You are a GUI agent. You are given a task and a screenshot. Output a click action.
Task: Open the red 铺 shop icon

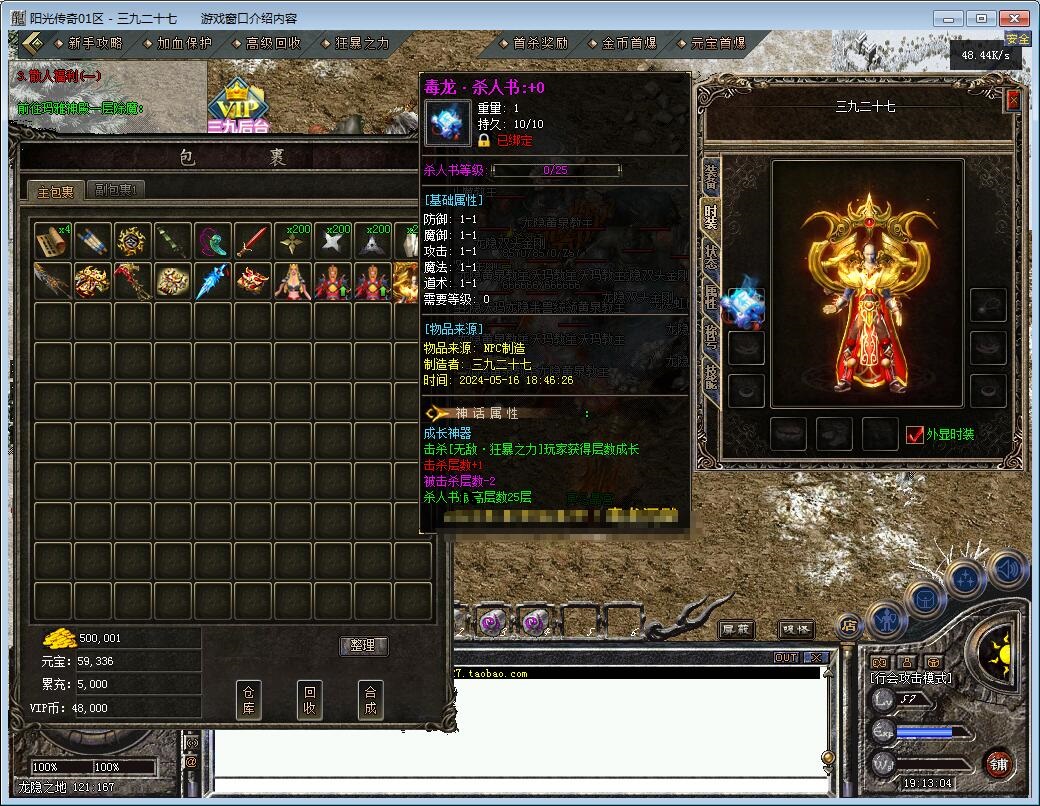pyautogui.click(x=997, y=765)
